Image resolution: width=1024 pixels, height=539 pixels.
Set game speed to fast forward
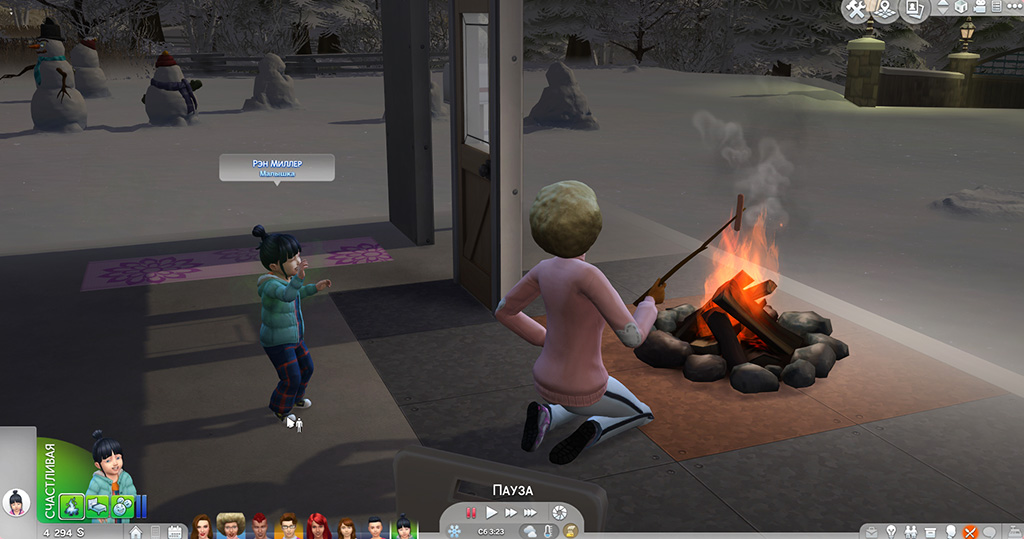coord(511,512)
